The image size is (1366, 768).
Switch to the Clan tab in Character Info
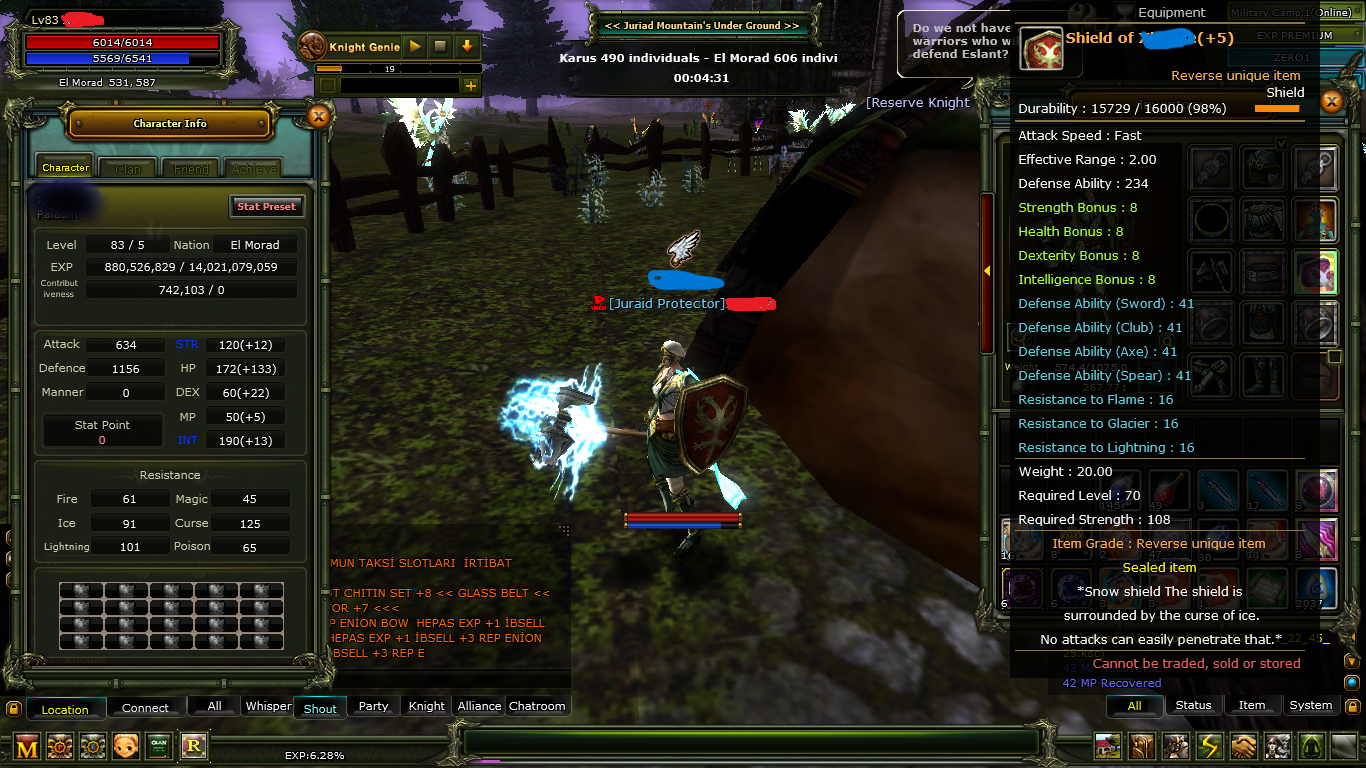(x=127, y=167)
